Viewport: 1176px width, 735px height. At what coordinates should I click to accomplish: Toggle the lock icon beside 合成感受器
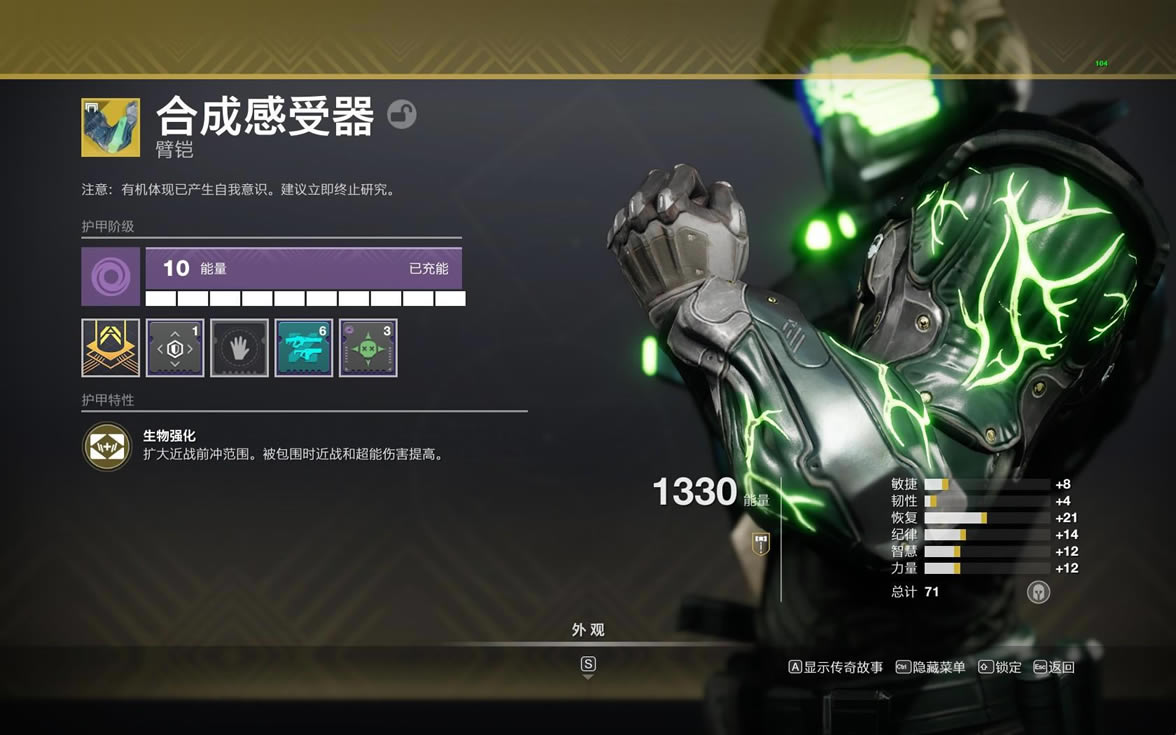click(401, 114)
